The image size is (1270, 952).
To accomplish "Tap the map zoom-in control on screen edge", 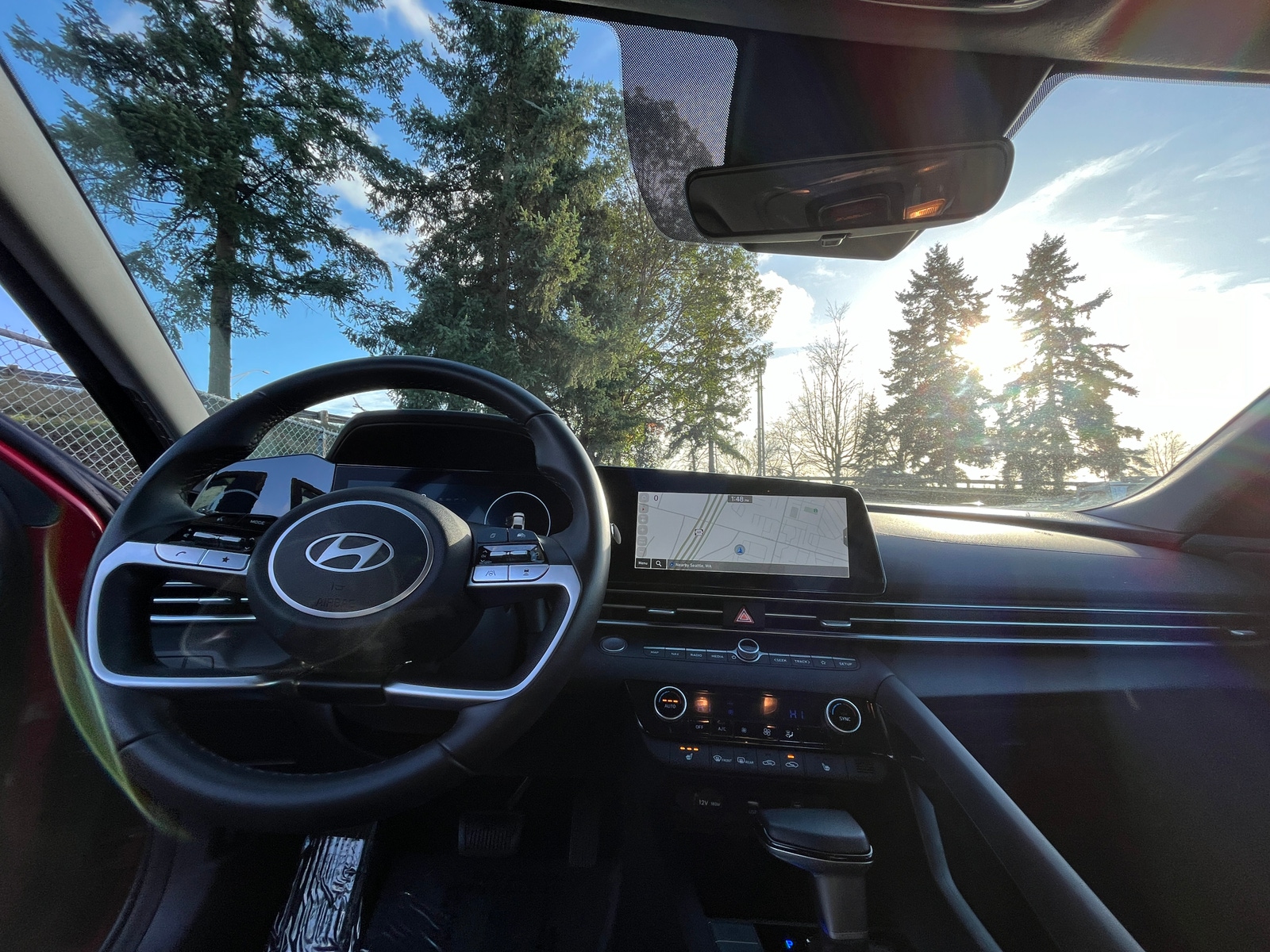I will (x=642, y=530).
